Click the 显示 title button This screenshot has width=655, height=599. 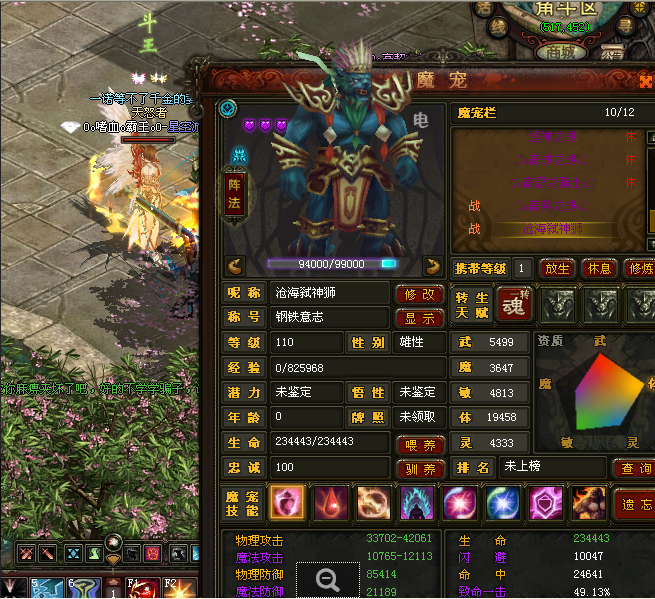(420, 318)
